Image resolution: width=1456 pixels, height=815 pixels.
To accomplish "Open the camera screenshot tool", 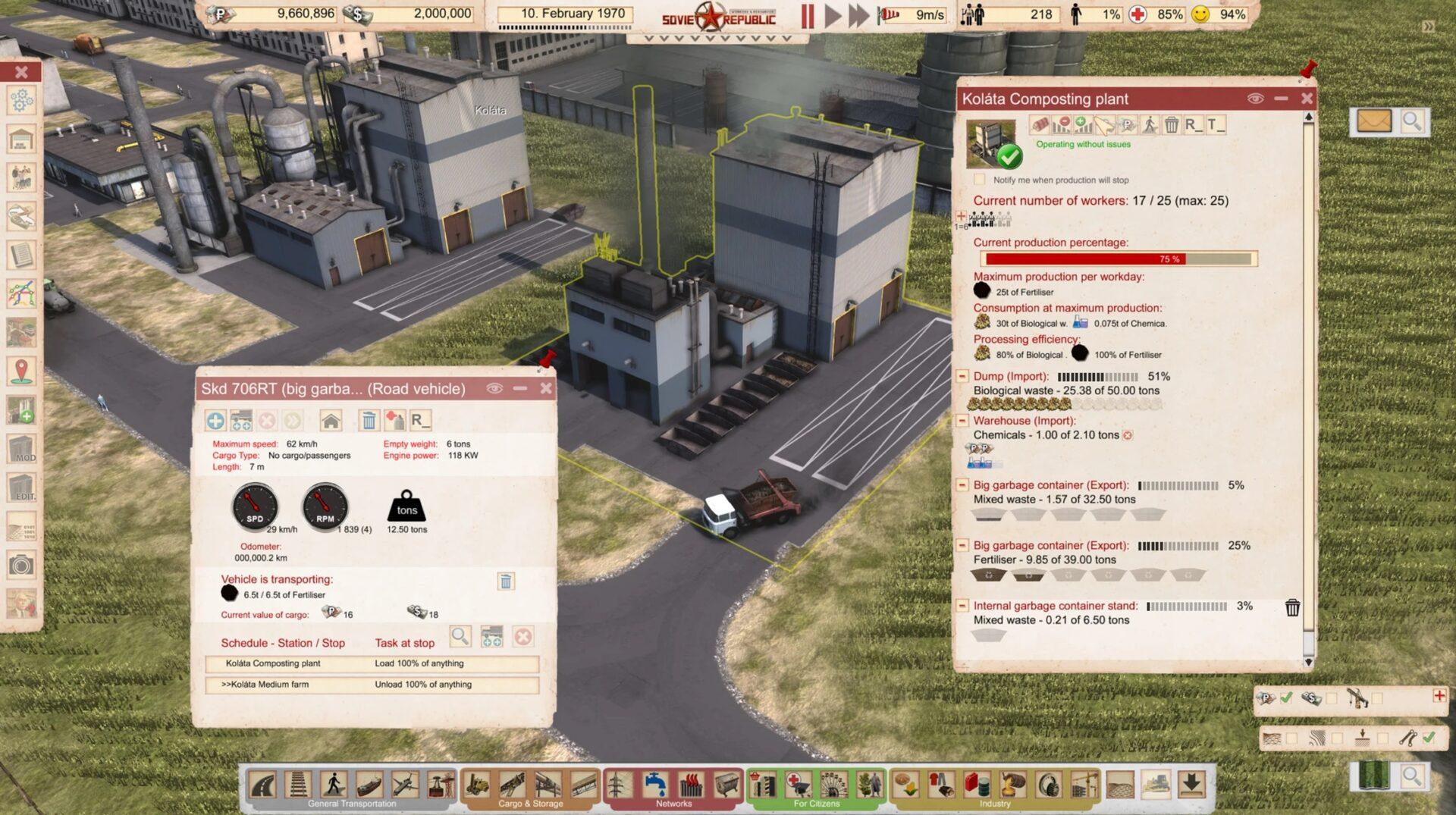I will [x=21, y=565].
